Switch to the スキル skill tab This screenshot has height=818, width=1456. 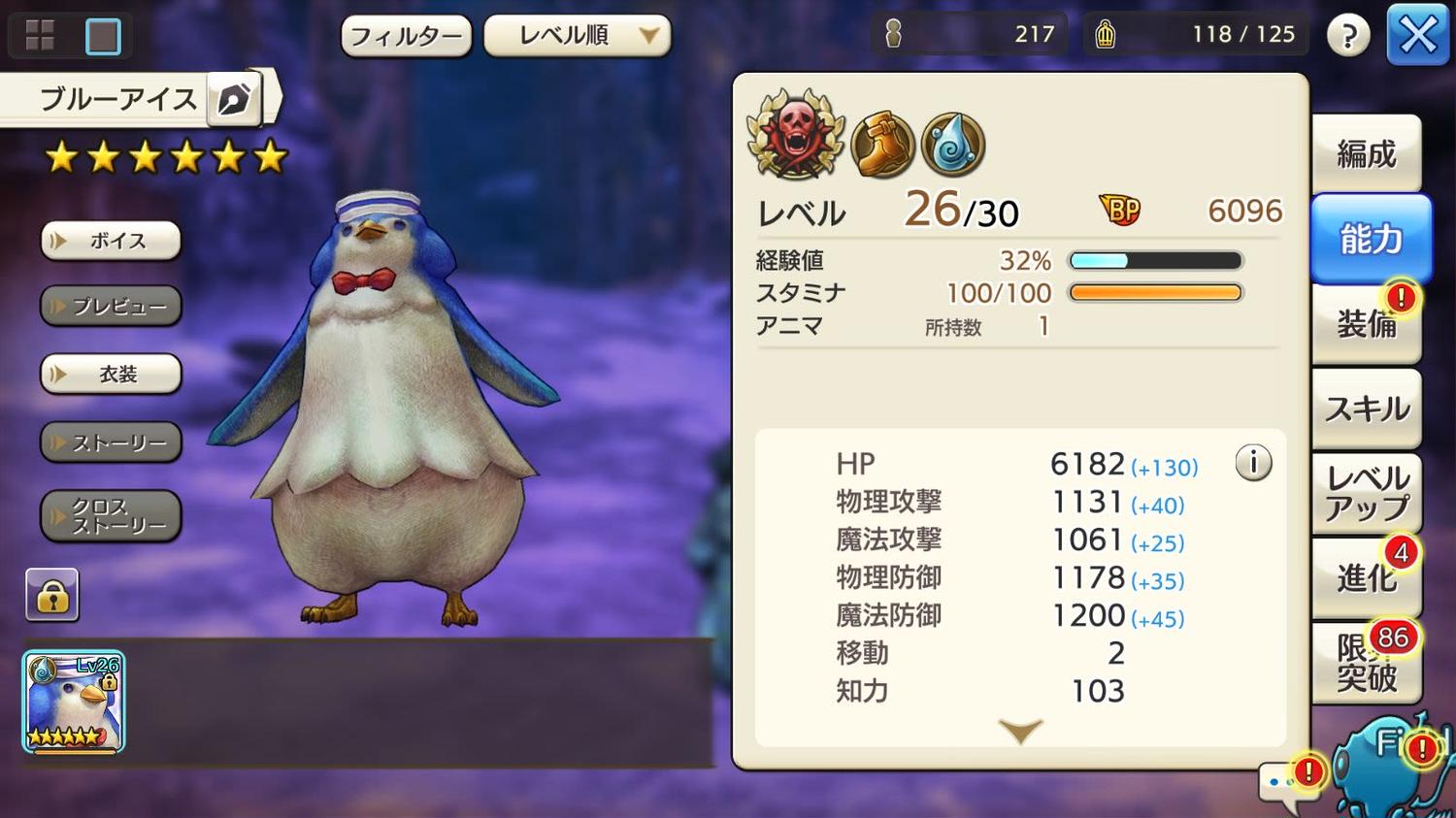tap(1366, 409)
